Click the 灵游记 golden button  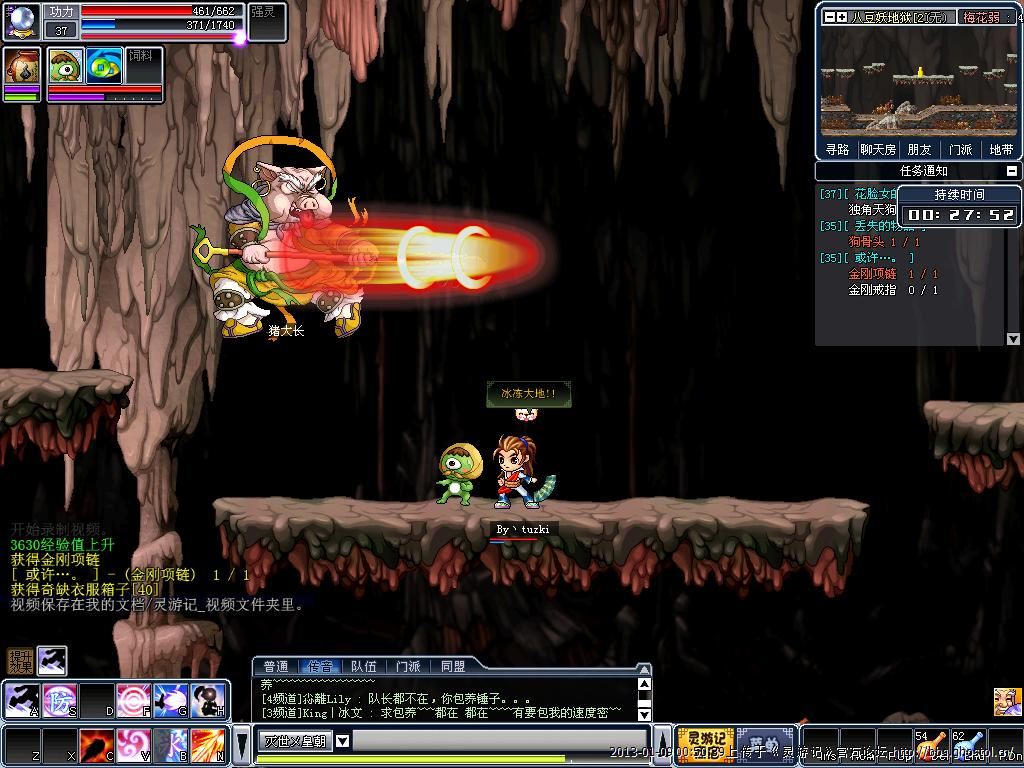pyautogui.click(x=705, y=744)
